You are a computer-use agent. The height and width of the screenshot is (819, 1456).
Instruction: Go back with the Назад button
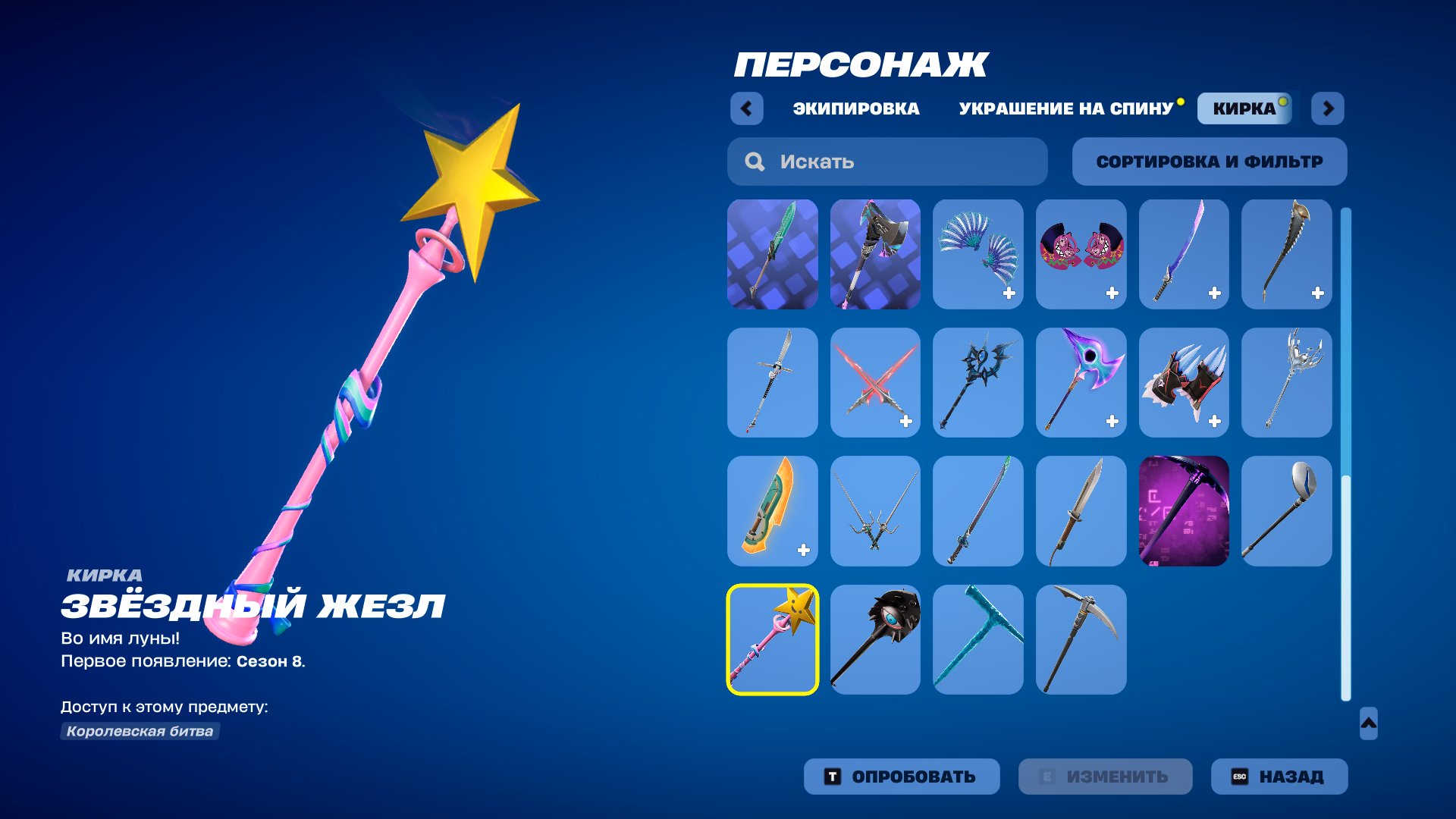coord(1279,777)
